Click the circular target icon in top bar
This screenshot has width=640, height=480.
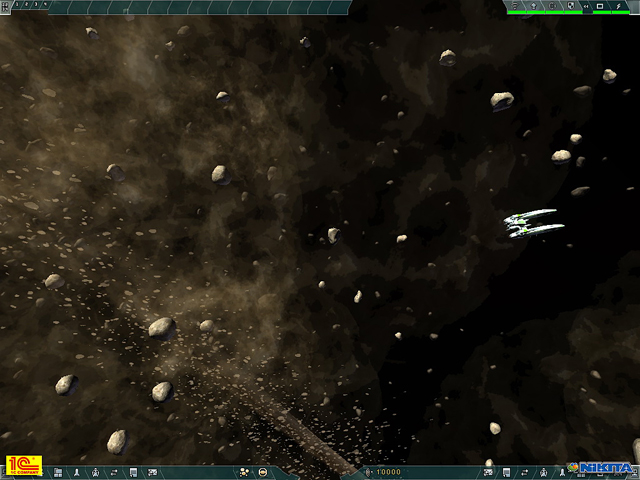tap(552, 6)
